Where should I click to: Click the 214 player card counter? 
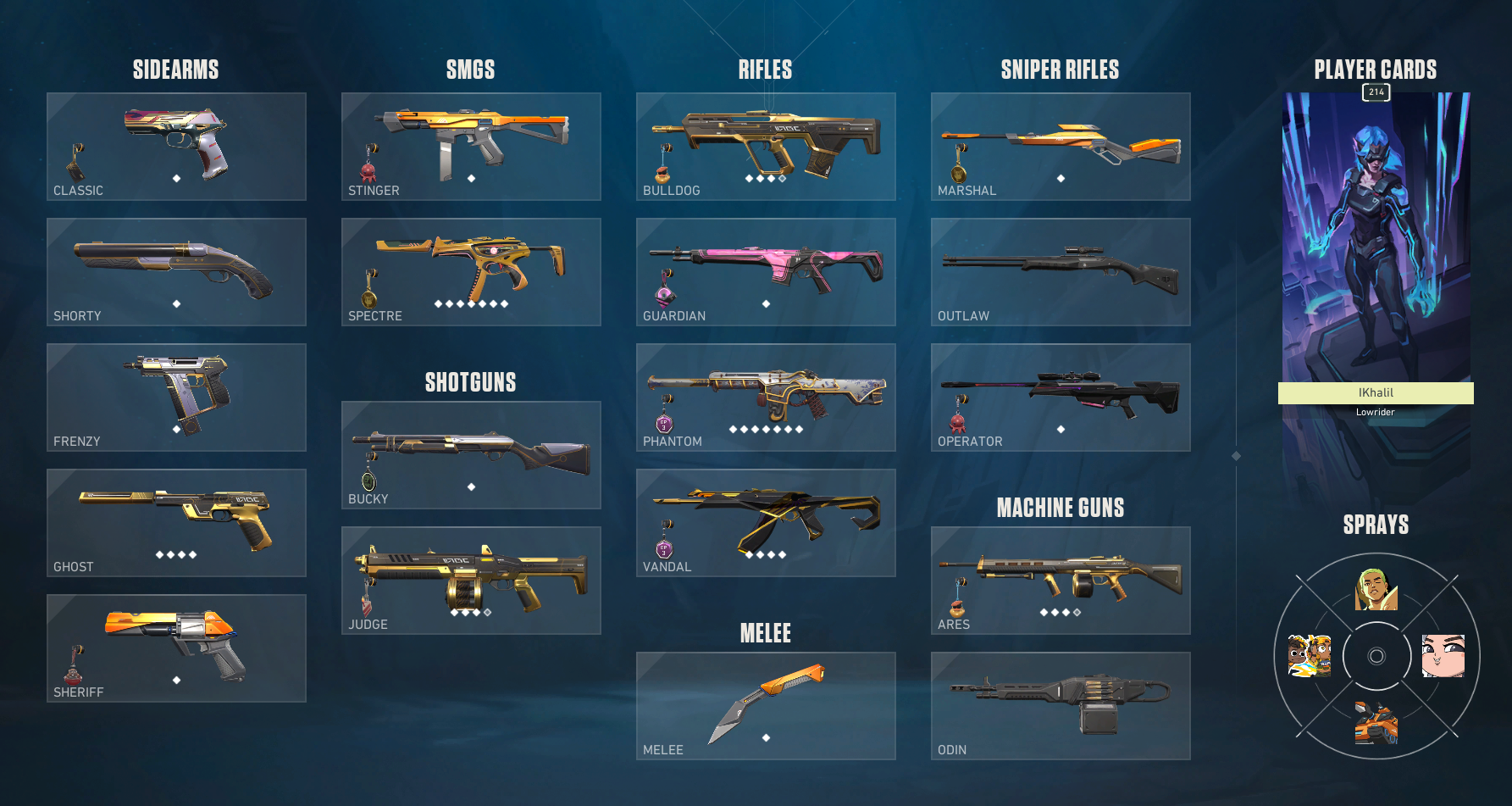(x=1376, y=93)
